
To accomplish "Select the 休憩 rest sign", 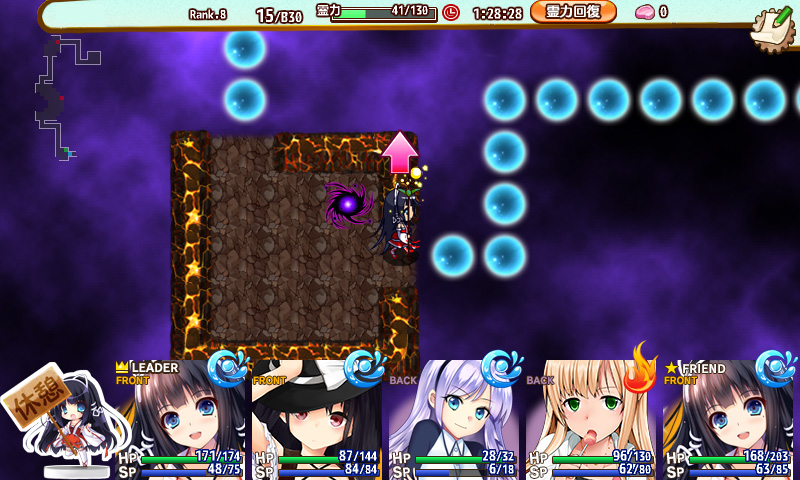I will (33, 402).
